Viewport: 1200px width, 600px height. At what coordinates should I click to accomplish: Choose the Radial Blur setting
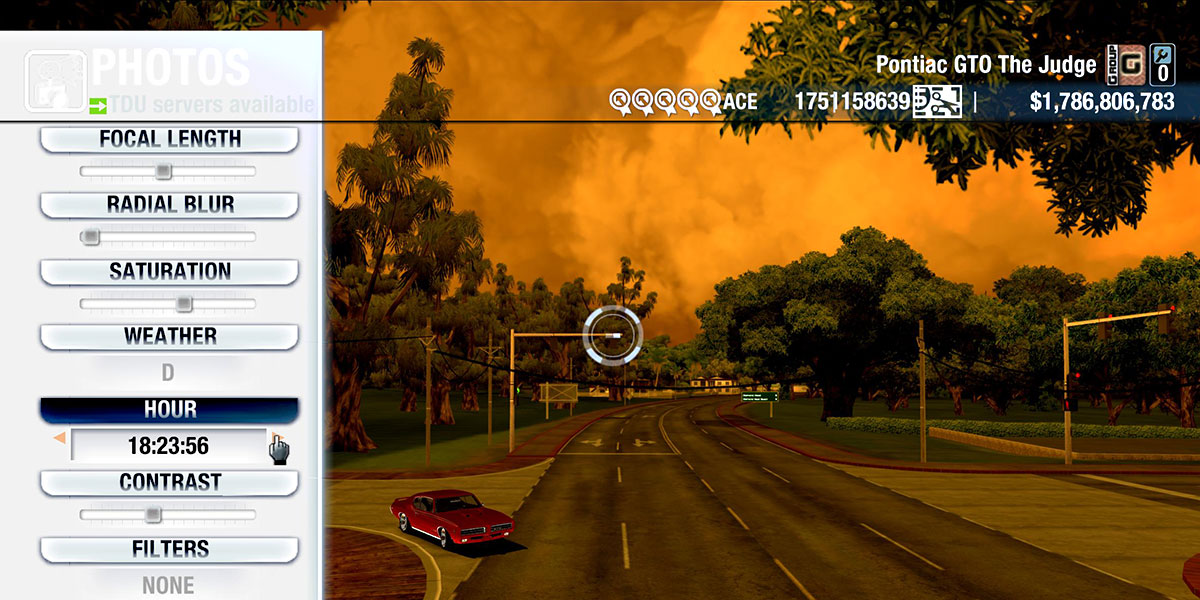(169, 205)
